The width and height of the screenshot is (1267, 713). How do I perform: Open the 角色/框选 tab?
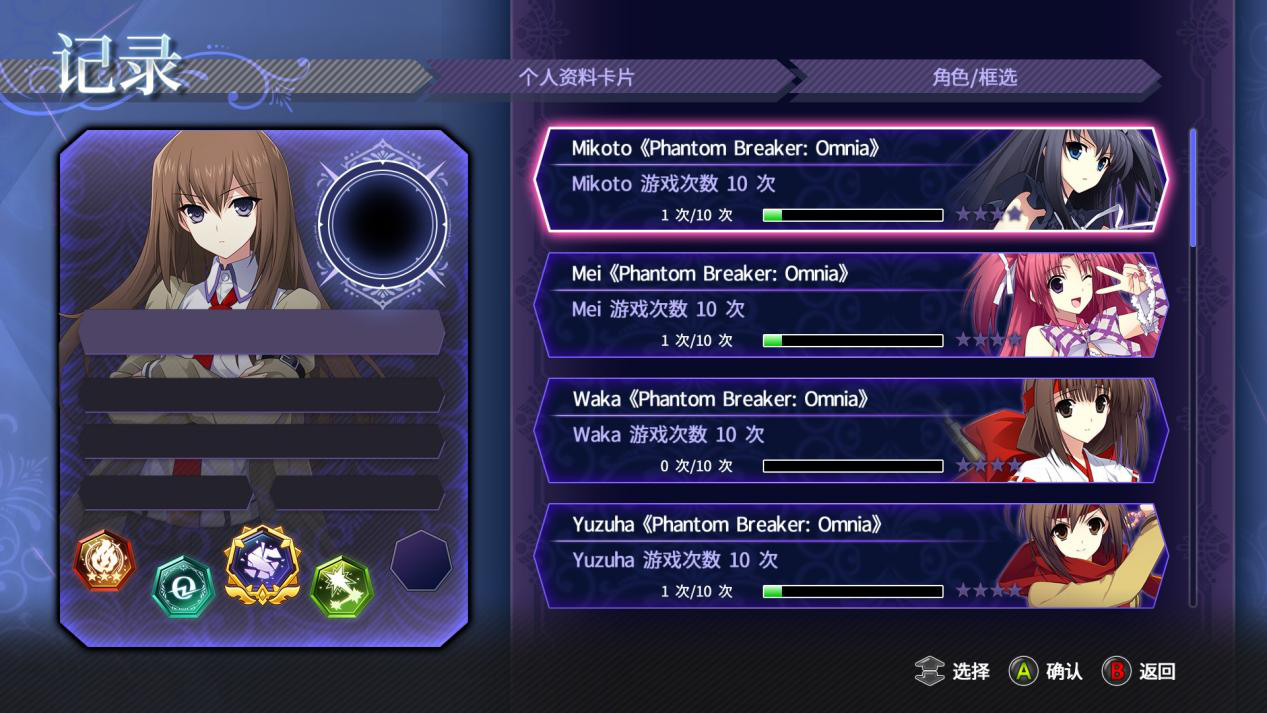[x=974, y=77]
